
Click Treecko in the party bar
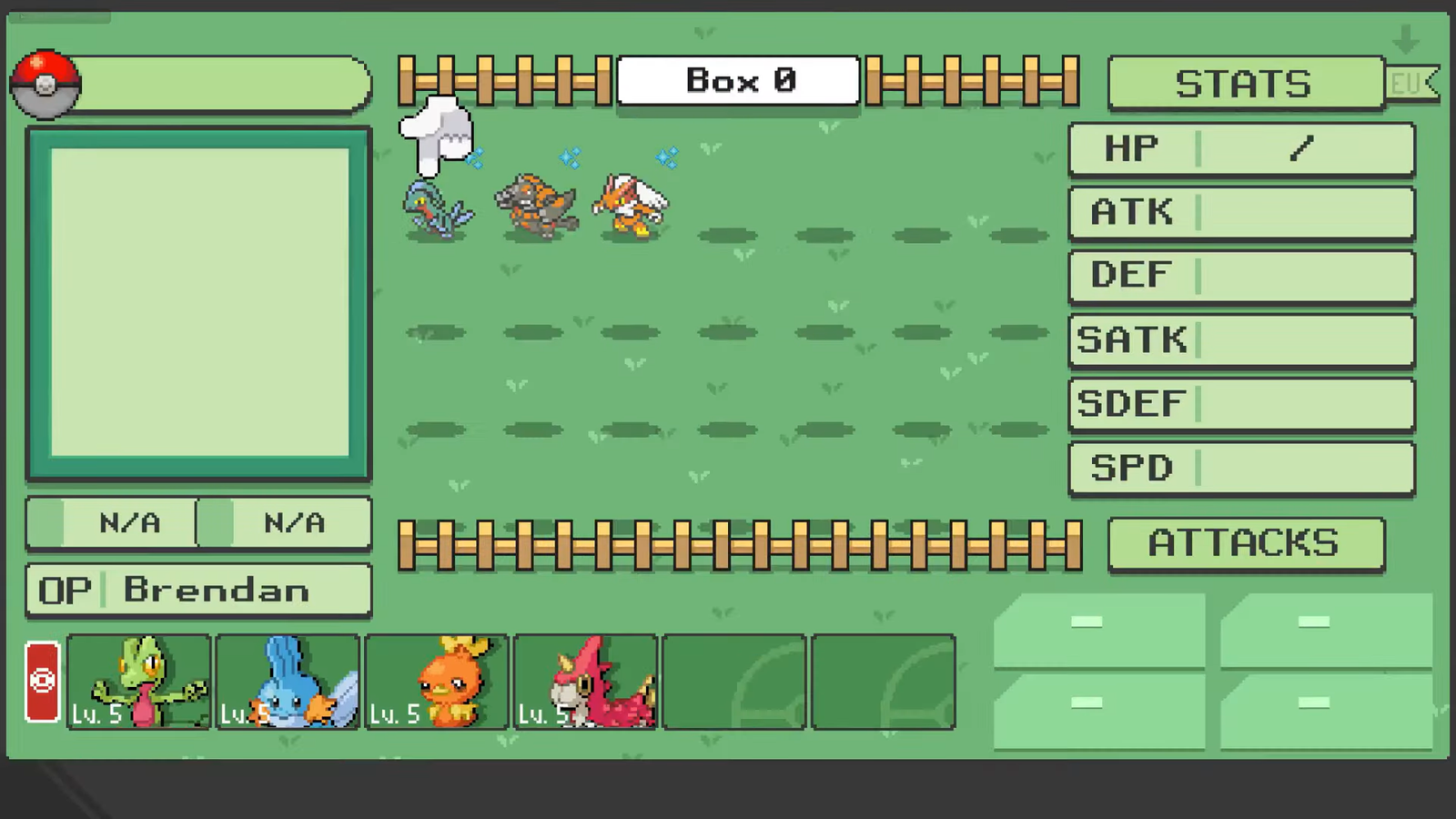click(138, 682)
